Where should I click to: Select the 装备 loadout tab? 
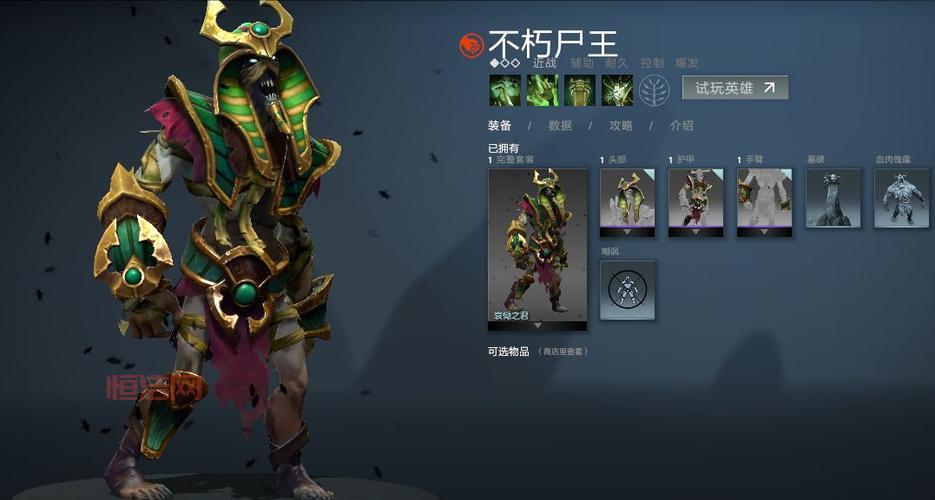500,126
